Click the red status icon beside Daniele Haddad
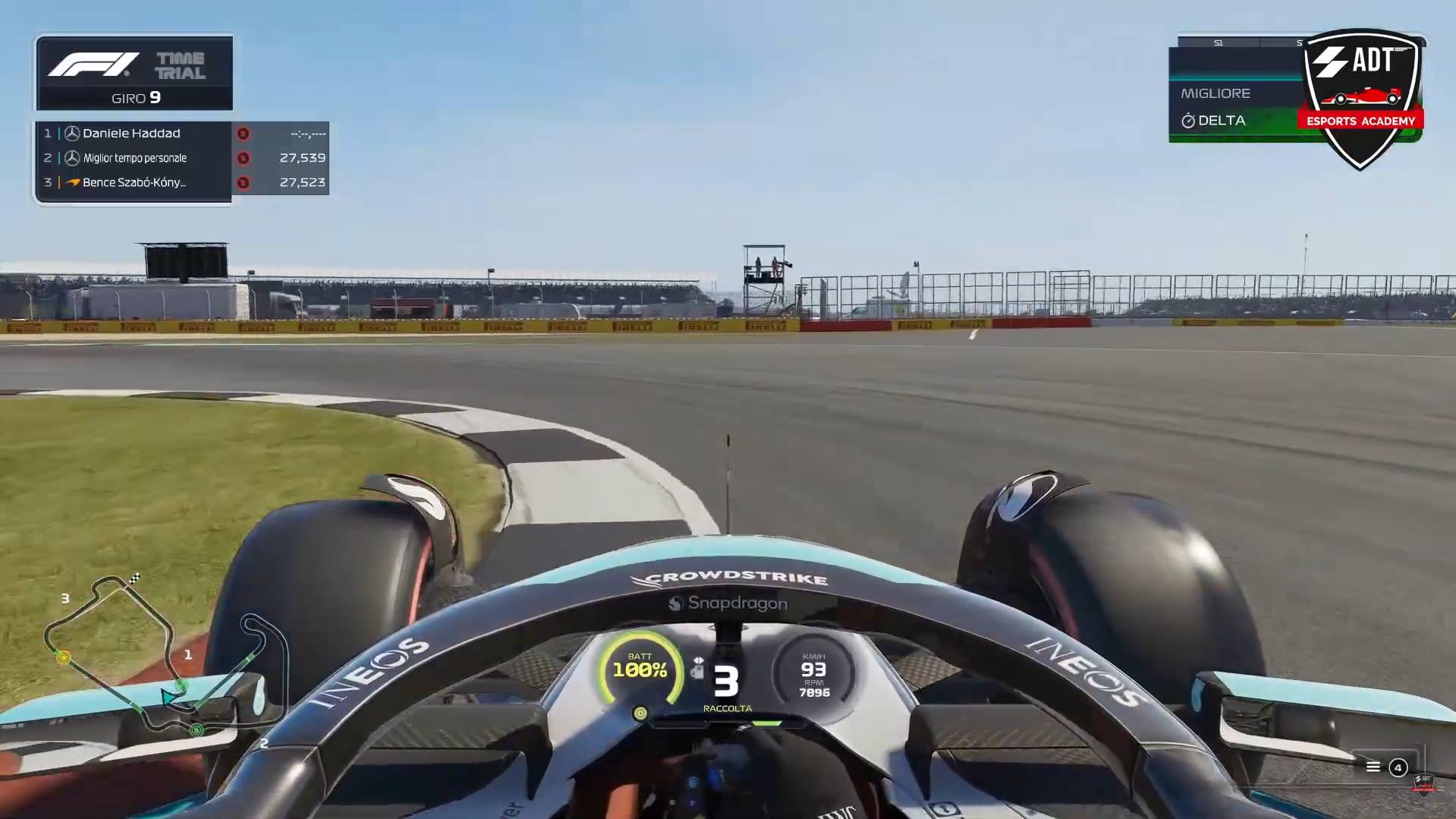Viewport: 1456px width, 819px height. (244, 133)
